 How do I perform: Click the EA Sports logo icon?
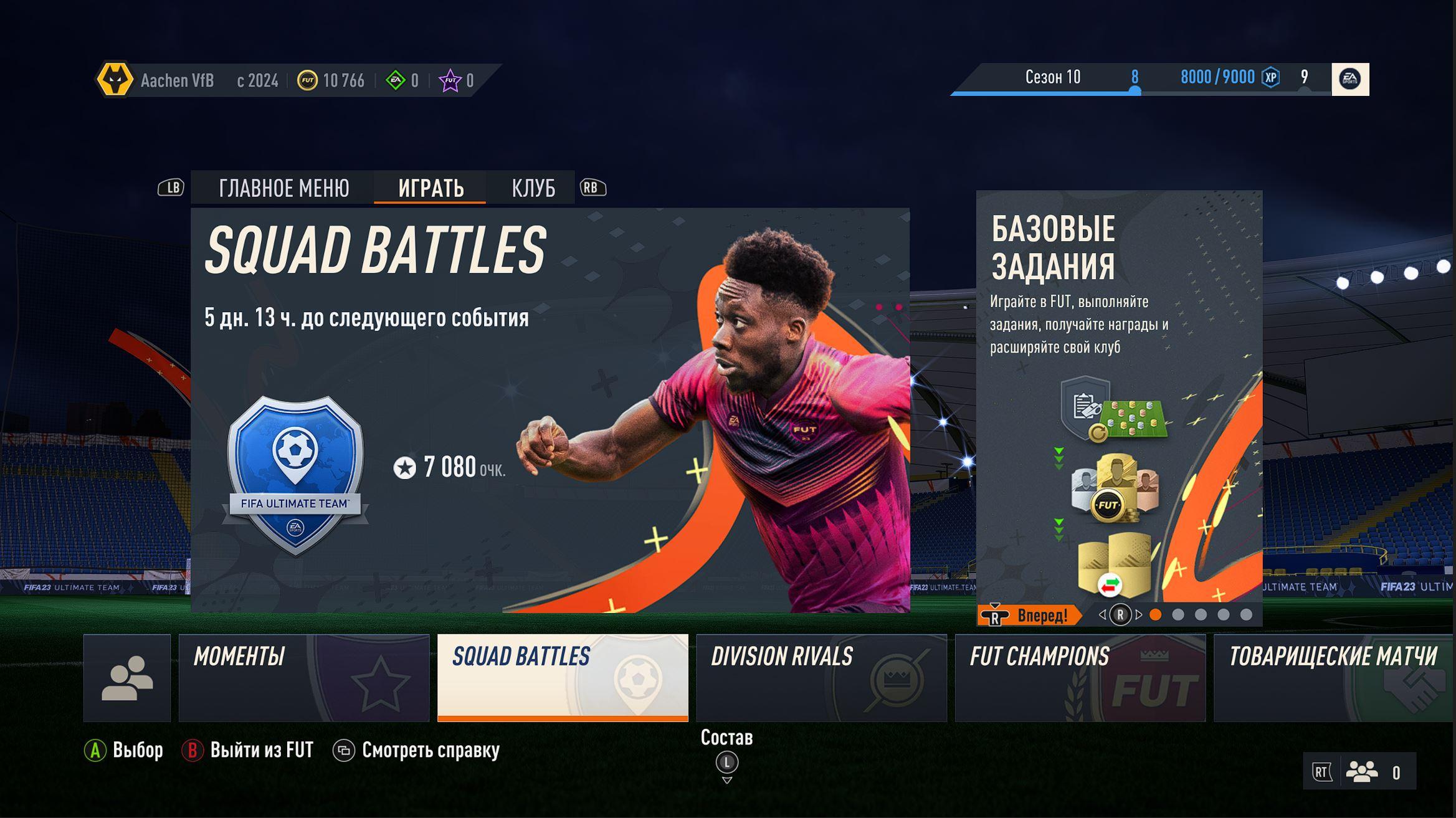1349,79
